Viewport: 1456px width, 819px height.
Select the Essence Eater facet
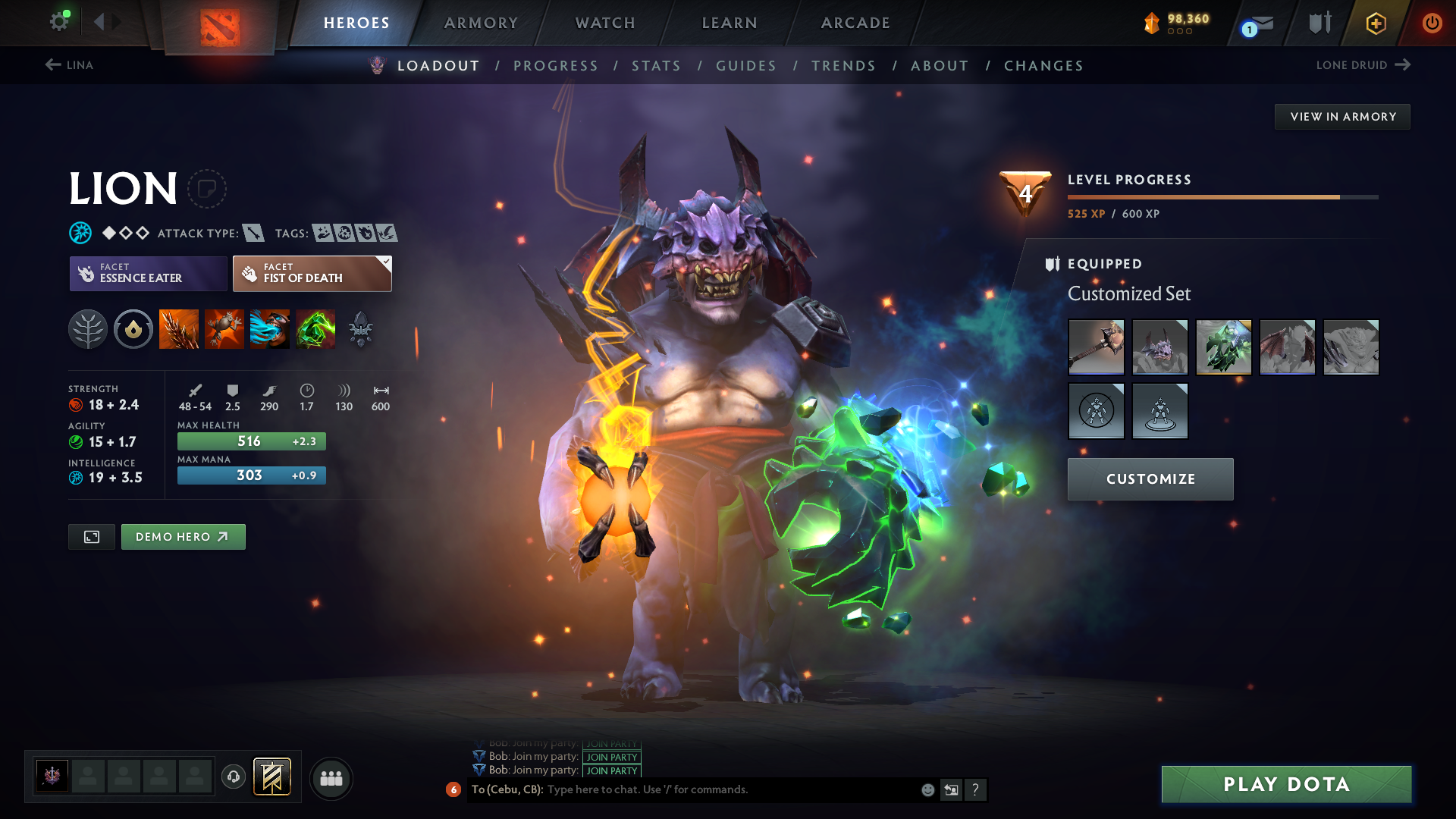click(149, 274)
